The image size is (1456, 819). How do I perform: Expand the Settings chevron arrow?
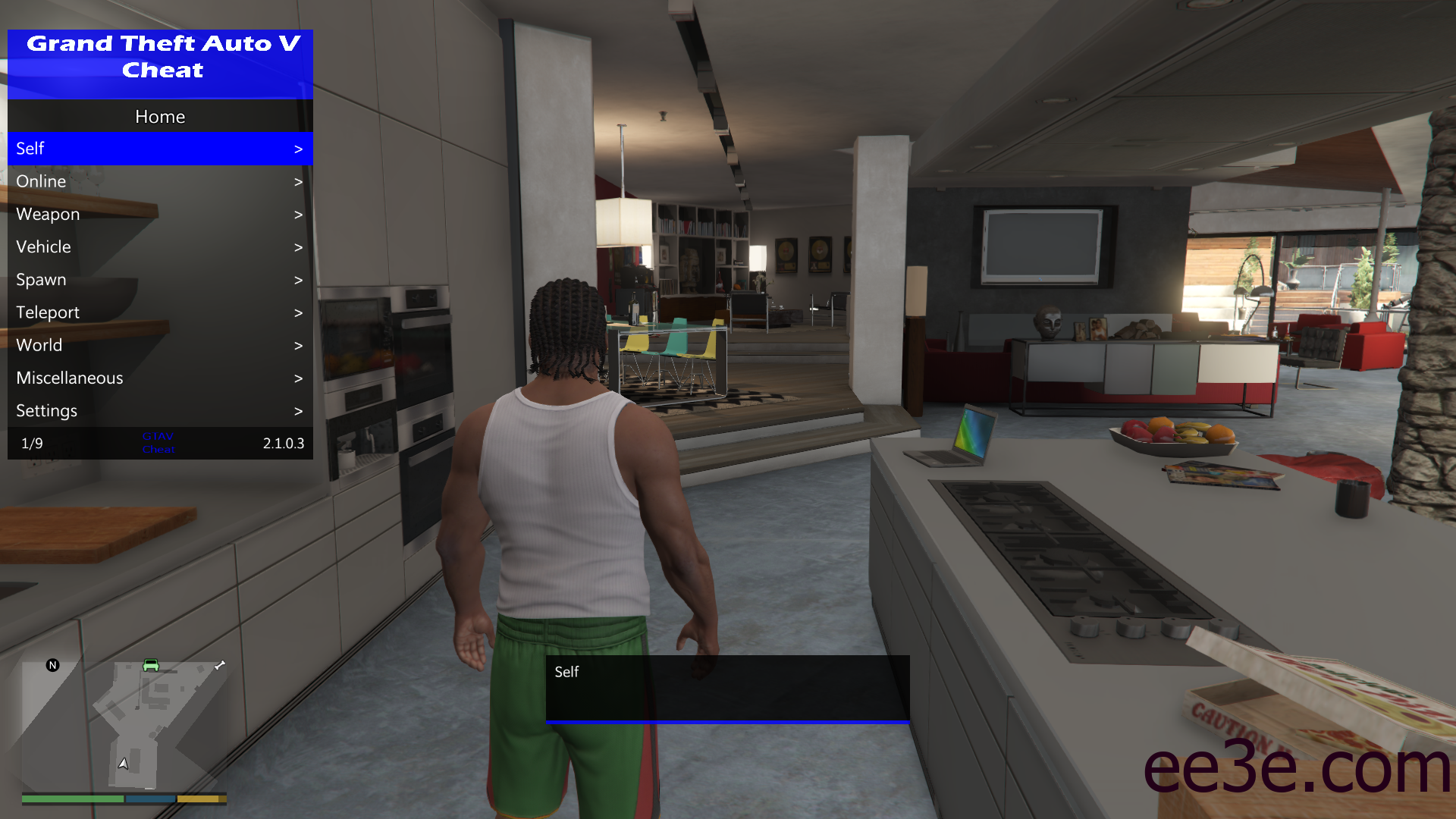point(298,410)
